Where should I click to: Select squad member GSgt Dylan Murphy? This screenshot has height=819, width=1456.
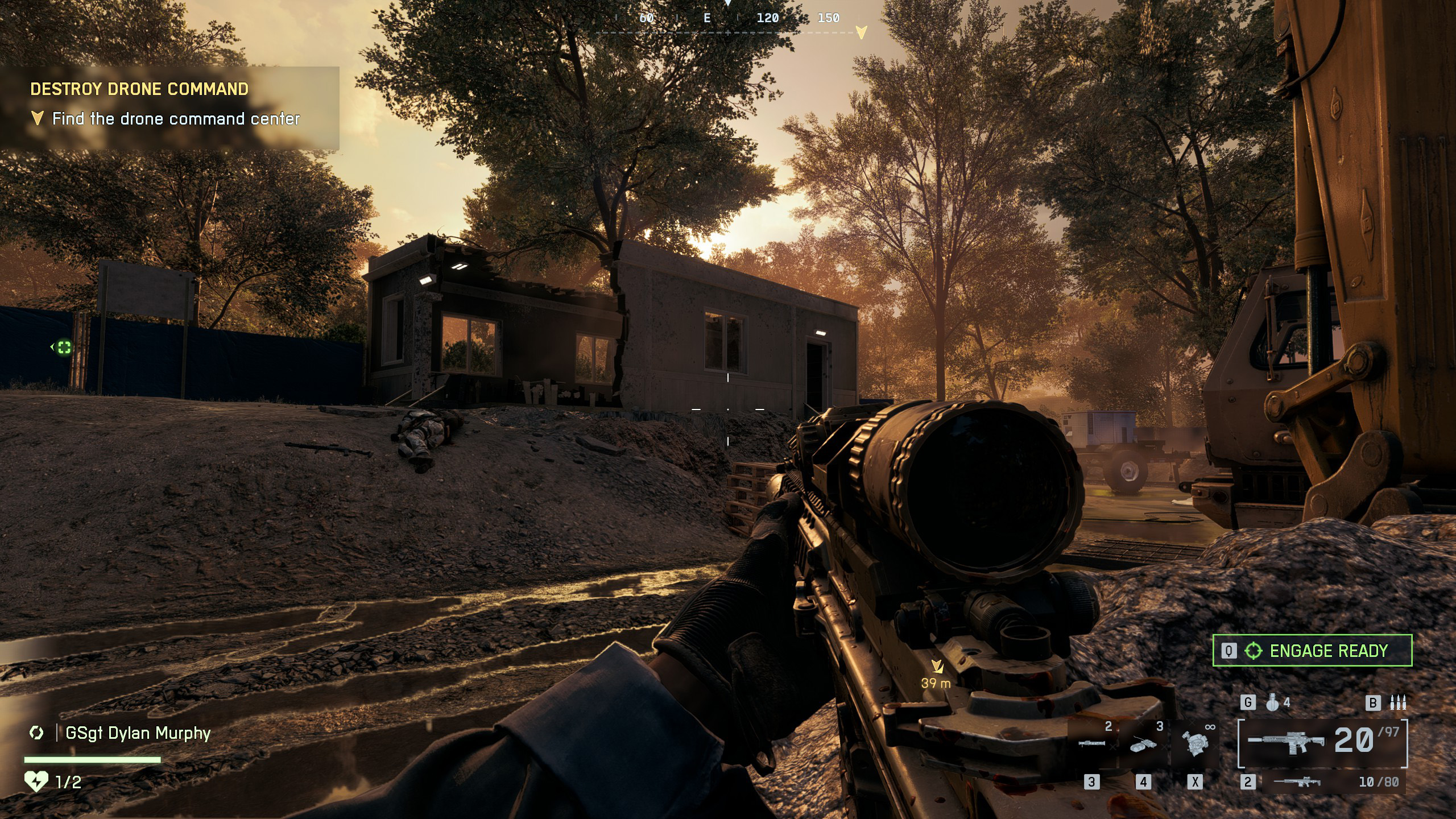[138, 733]
